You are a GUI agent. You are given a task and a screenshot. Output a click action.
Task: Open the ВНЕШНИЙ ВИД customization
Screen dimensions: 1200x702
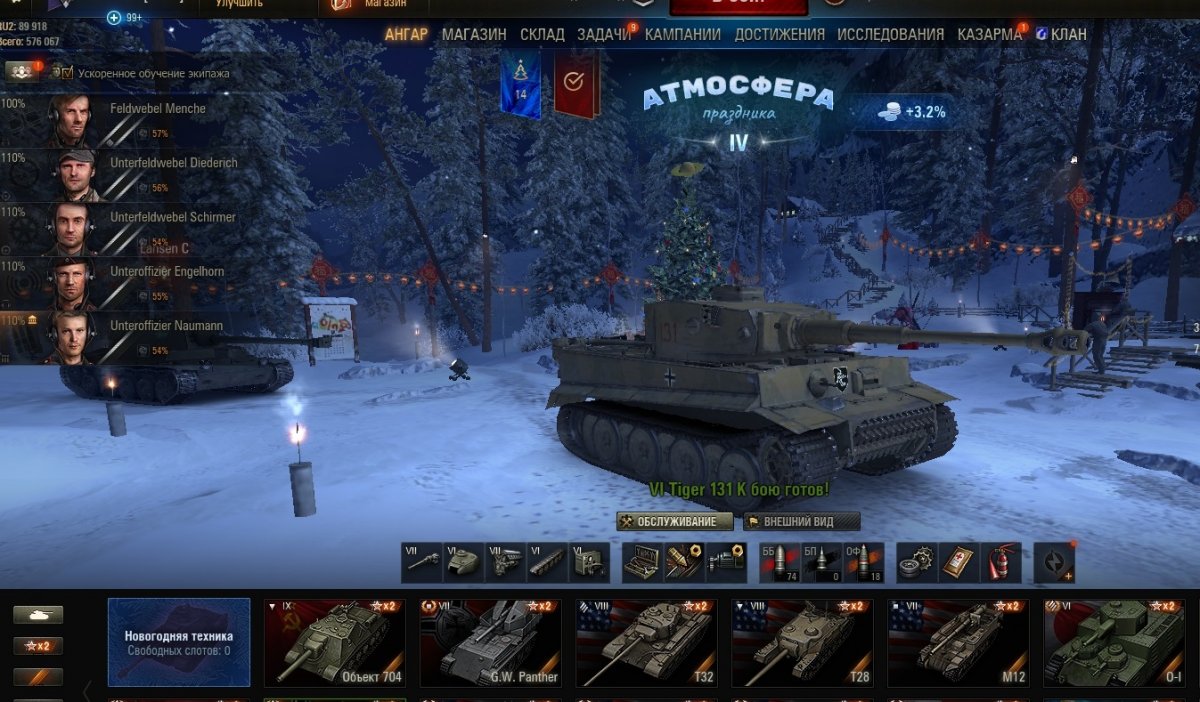click(x=802, y=521)
